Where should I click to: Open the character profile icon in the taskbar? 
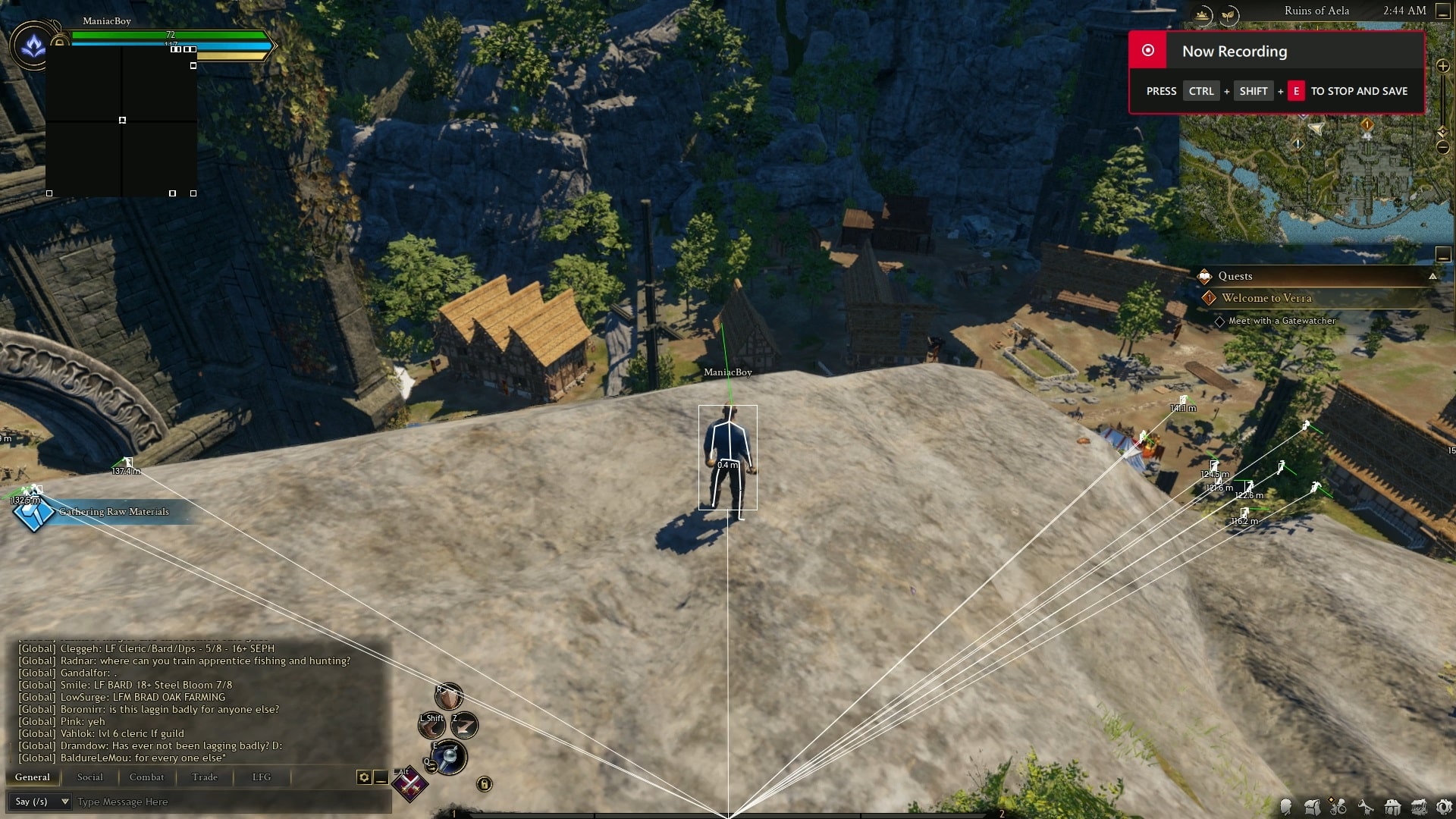pos(1286,806)
